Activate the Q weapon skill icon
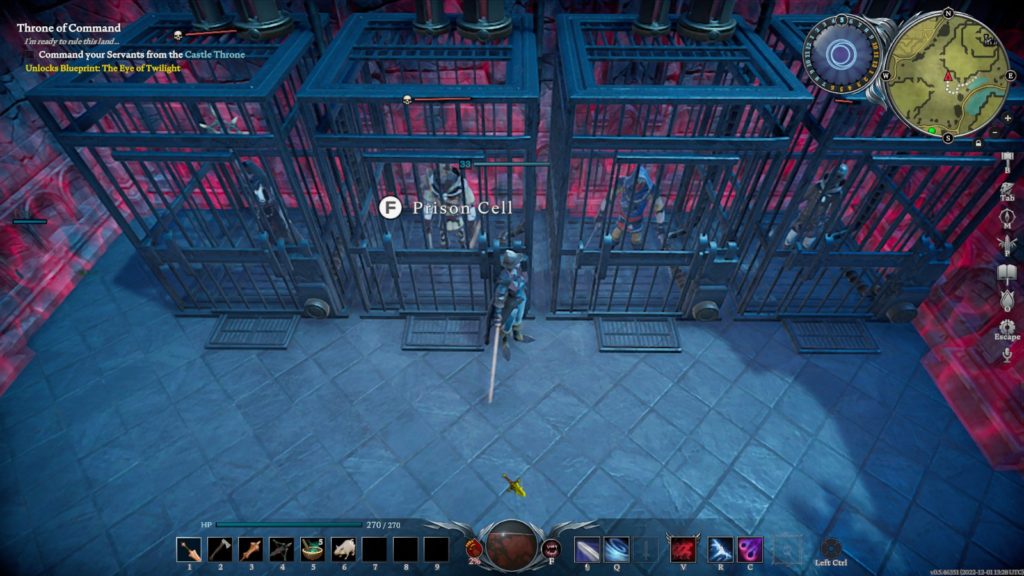Screen dimensions: 1024x576 click(x=616, y=549)
